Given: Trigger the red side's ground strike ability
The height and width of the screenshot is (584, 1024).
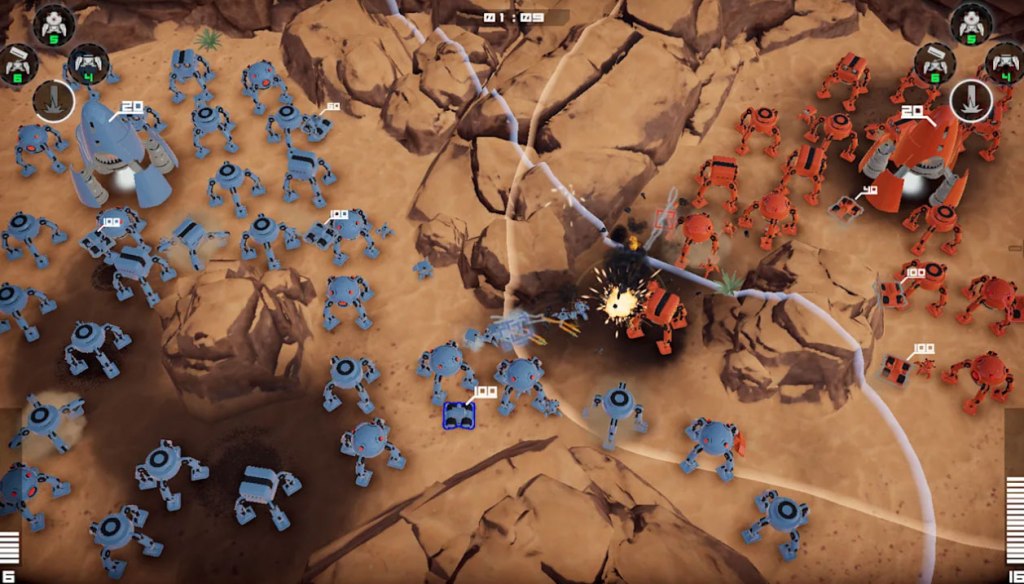Looking at the screenshot, I should (970, 100).
